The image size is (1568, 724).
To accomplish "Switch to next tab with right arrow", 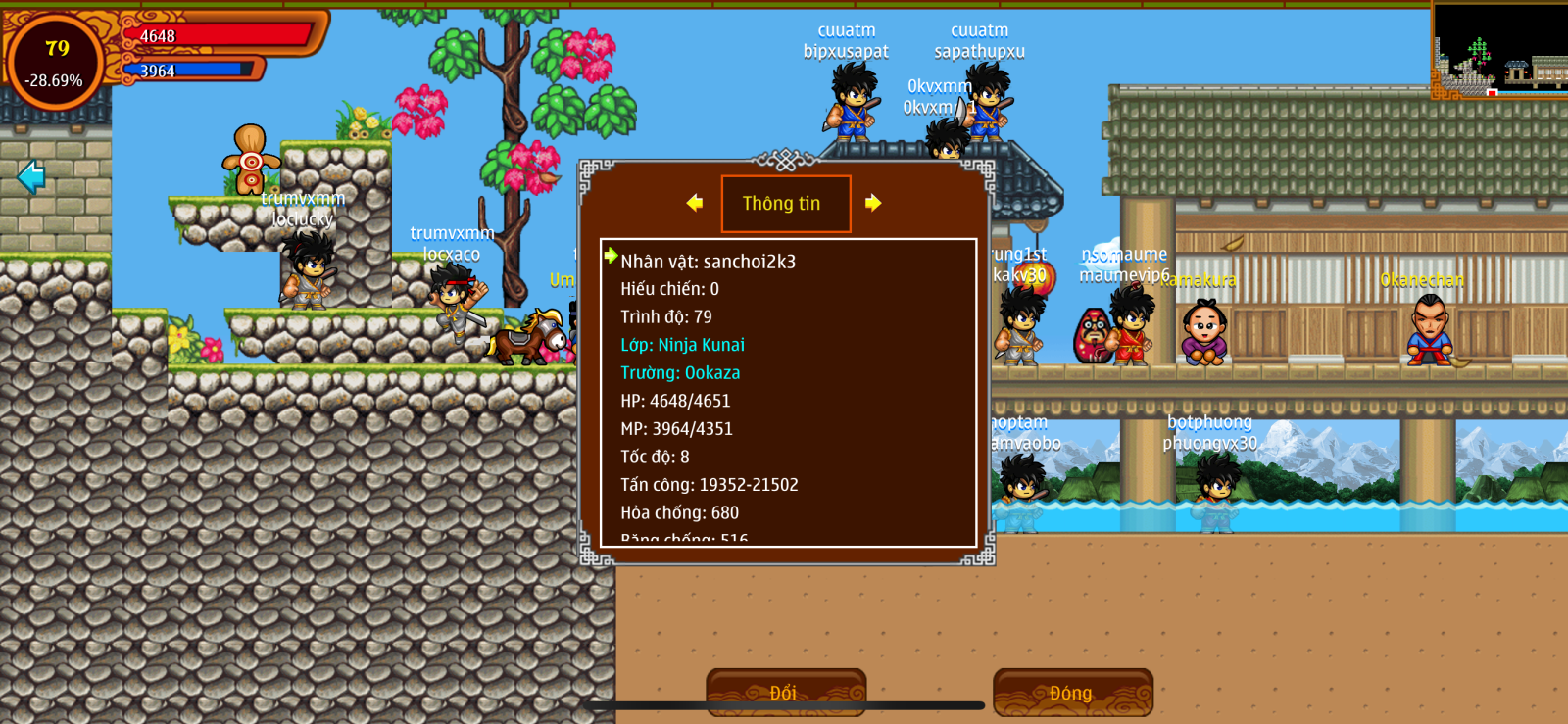I will 873,203.
